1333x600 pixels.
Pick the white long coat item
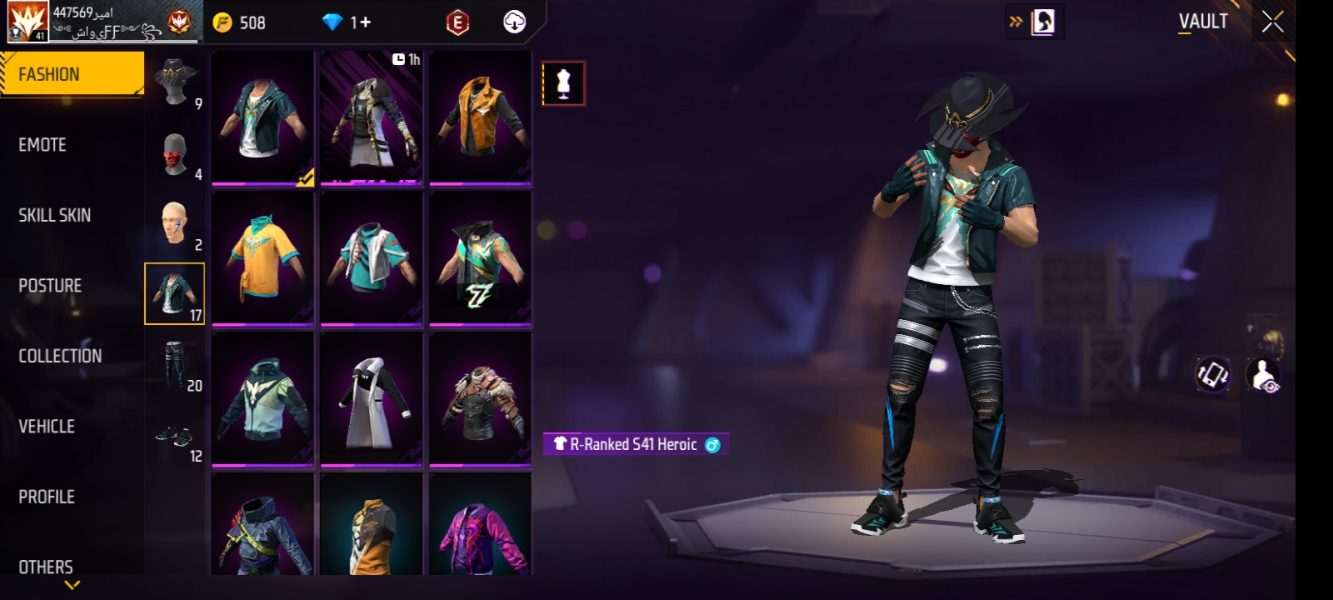pyautogui.click(x=371, y=399)
